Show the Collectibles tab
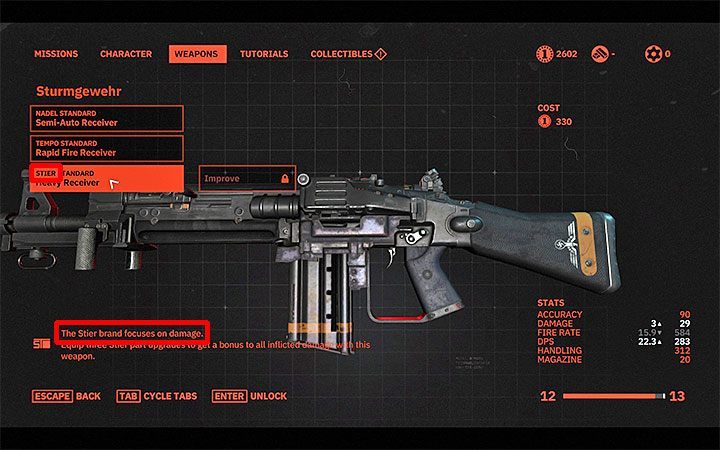Viewport: 720px width, 450px height. click(x=347, y=54)
